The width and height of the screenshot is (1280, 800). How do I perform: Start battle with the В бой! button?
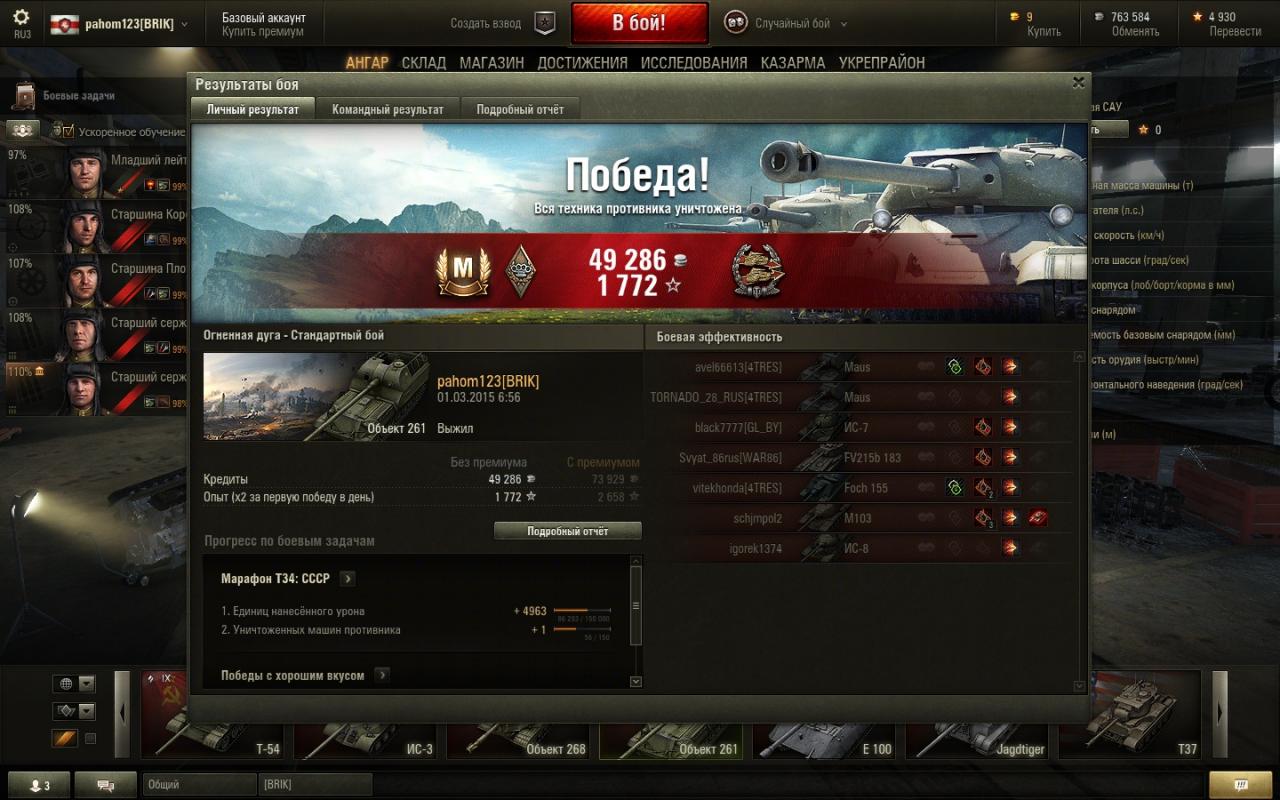pos(639,23)
